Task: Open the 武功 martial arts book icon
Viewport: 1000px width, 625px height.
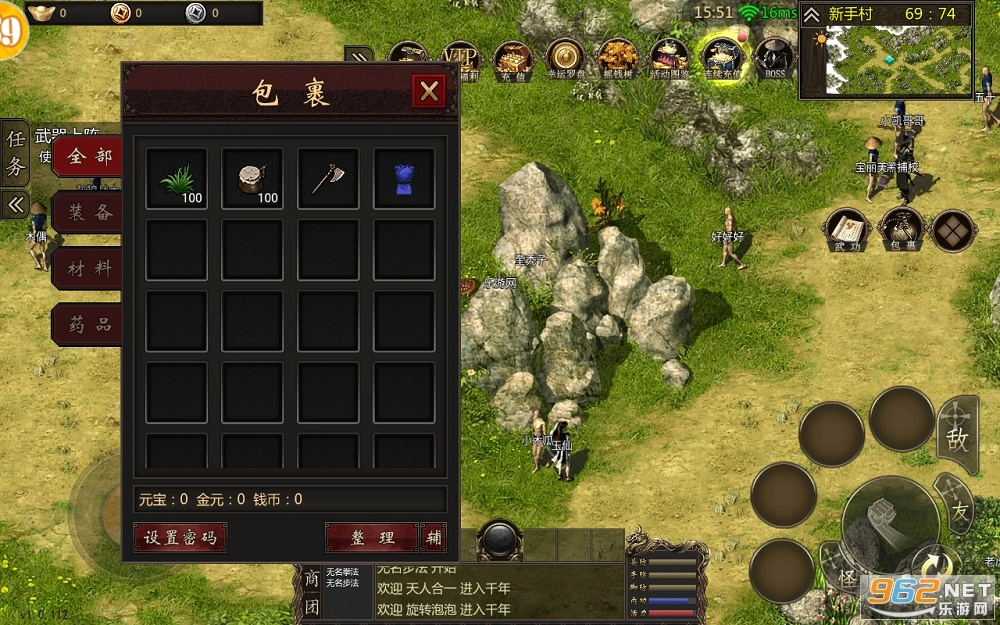Action: click(x=845, y=230)
